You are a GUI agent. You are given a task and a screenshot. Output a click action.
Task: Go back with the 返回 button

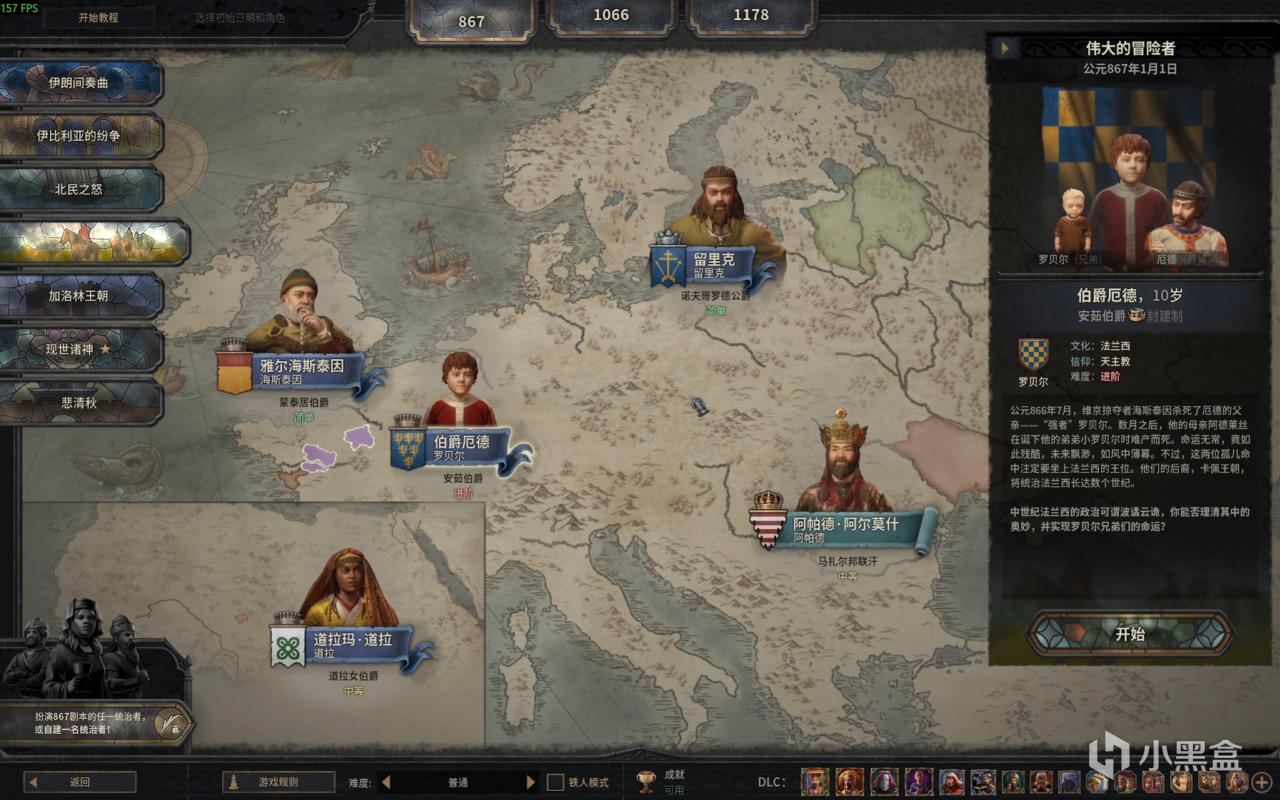80,782
